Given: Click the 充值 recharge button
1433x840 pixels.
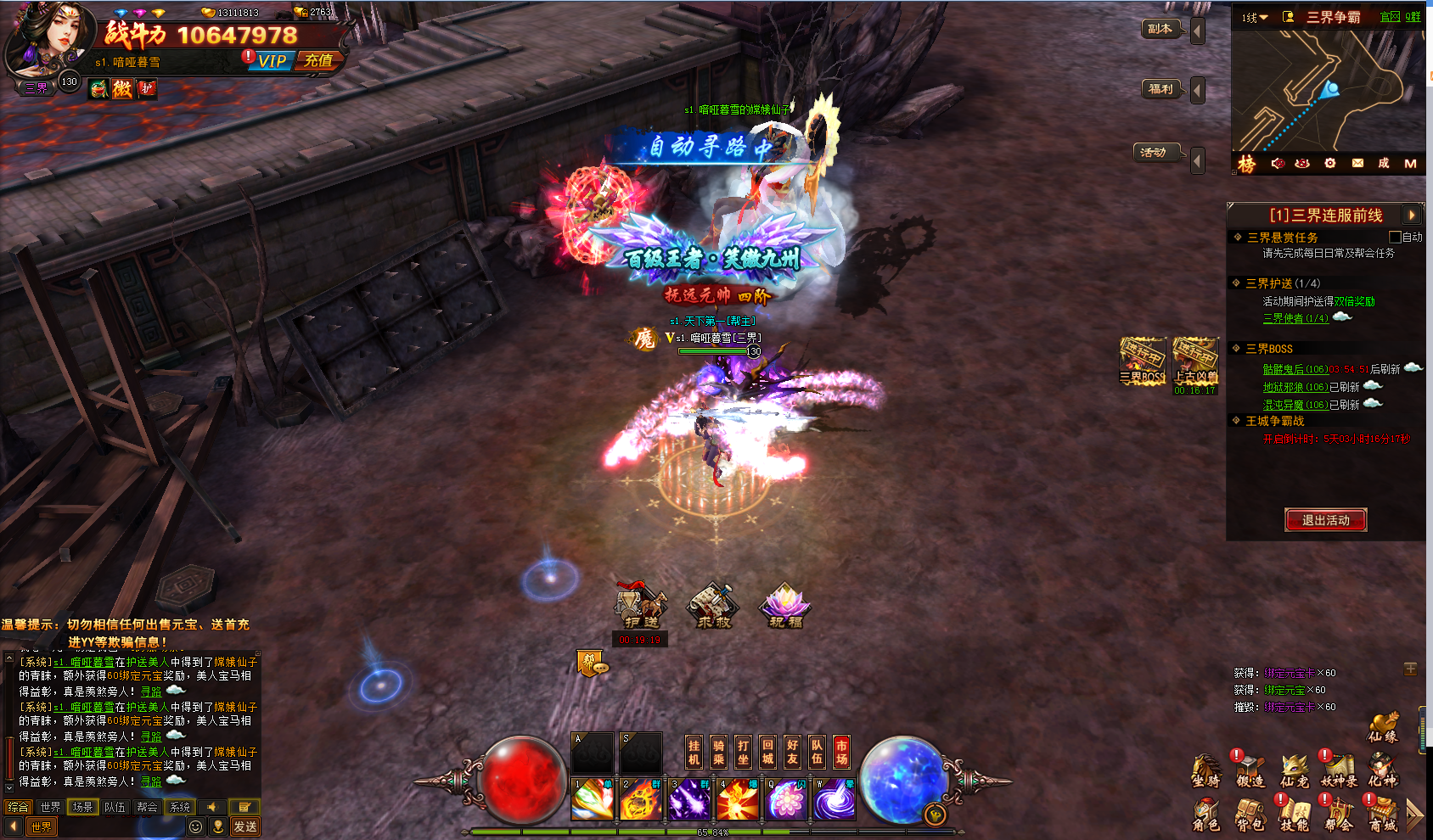Looking at the screenshot, I should (x=319, y=60).
